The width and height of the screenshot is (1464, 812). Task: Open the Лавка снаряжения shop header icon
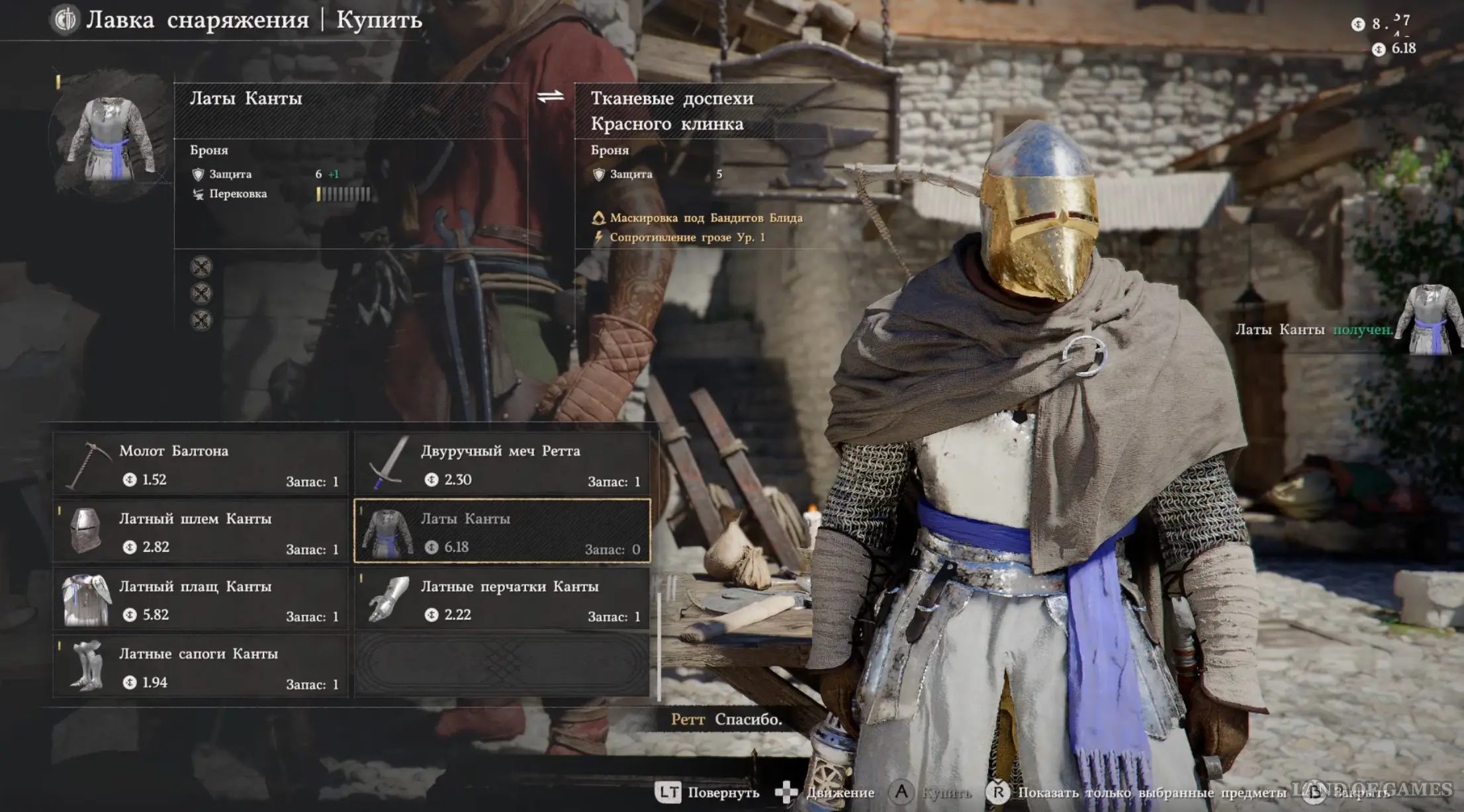pyautogui.click(x=65, y=20)
